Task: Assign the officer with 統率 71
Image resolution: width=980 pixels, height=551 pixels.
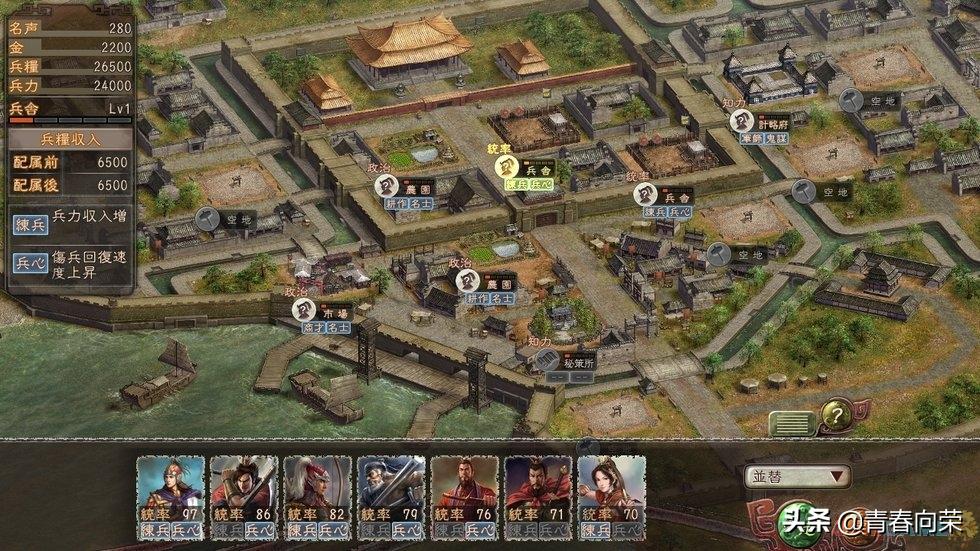Action: pyautogui.click(x=538, y=491)
